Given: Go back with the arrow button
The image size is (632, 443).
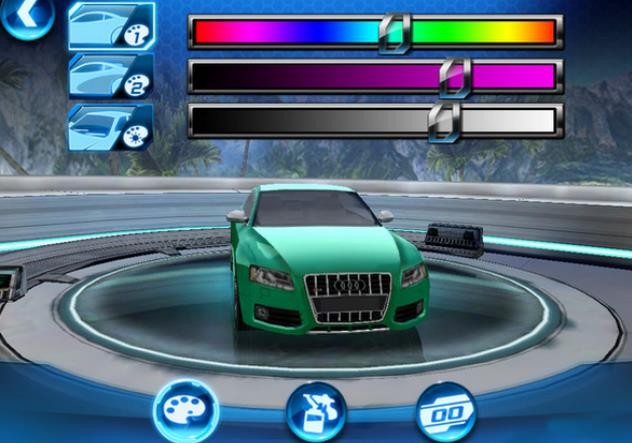Looking at the screenshot, I should pyautogui.click(x=20, y=17).
